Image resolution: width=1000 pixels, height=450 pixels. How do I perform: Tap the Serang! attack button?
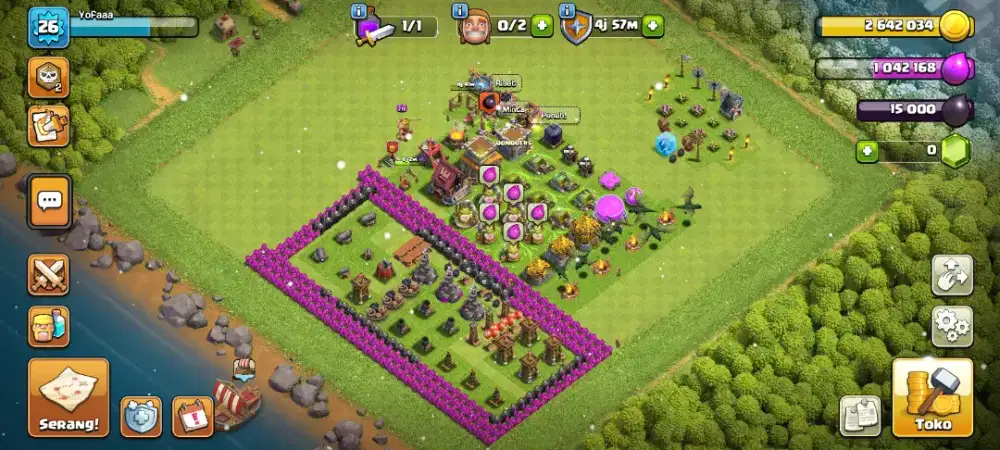coord(68,397)
